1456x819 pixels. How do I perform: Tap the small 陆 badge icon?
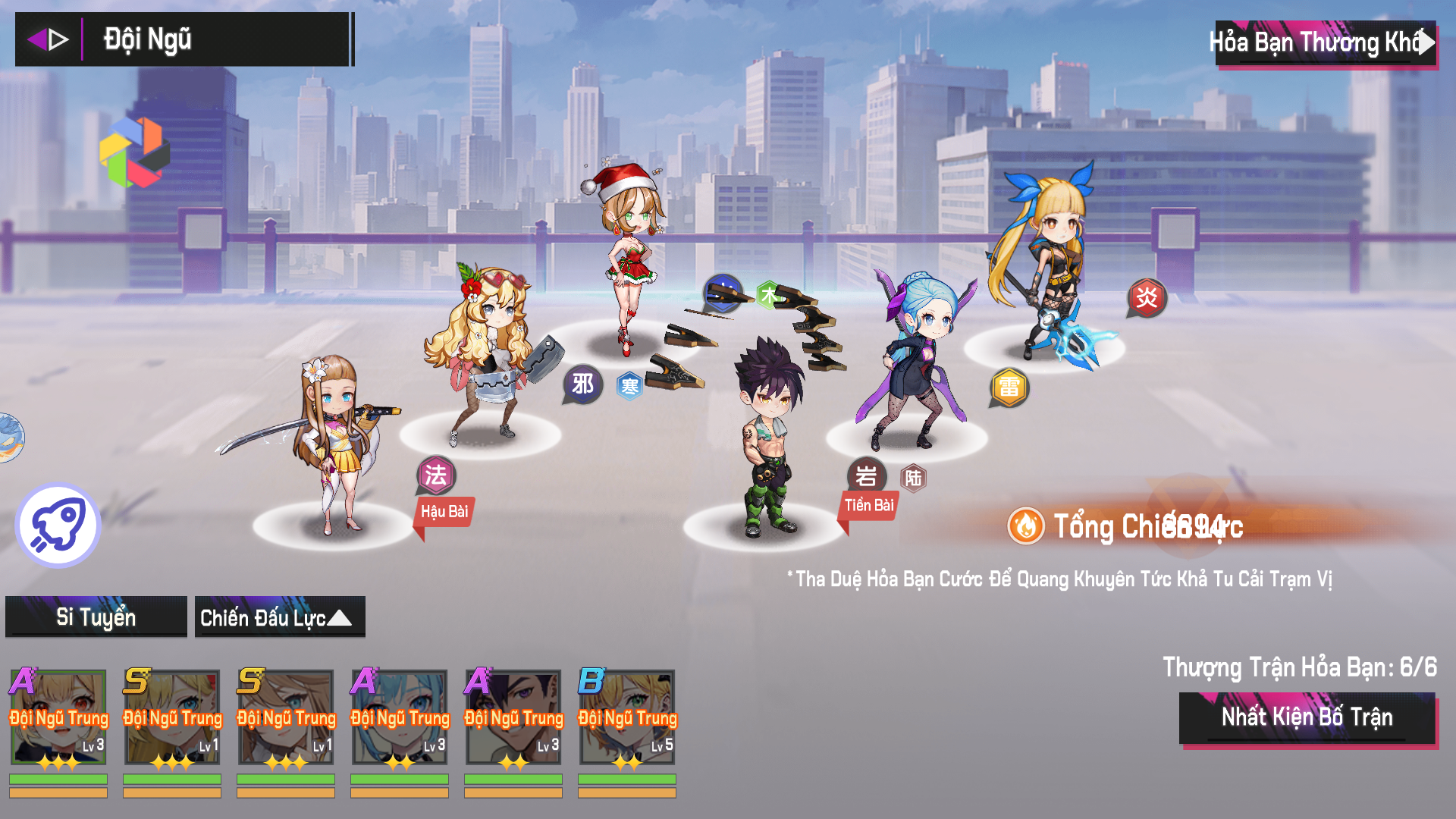pyautogui.click(x=913, y=479)
